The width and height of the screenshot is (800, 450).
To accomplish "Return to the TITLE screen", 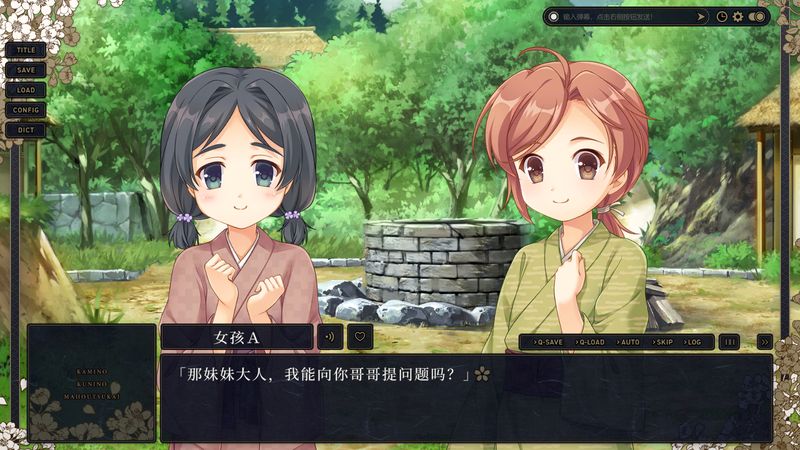I will click(26, 49).
